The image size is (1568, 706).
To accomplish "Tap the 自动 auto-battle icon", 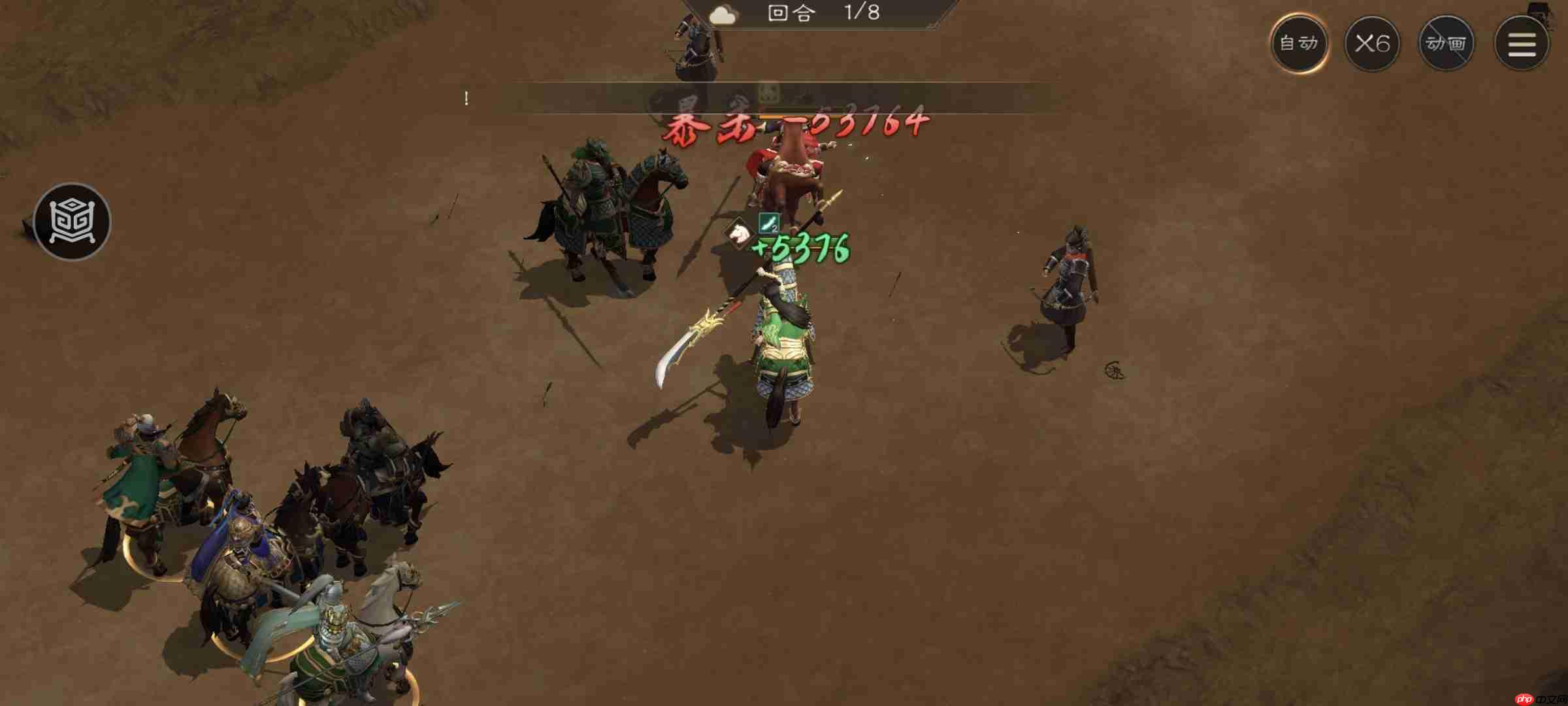I will tap(1299, 42).
